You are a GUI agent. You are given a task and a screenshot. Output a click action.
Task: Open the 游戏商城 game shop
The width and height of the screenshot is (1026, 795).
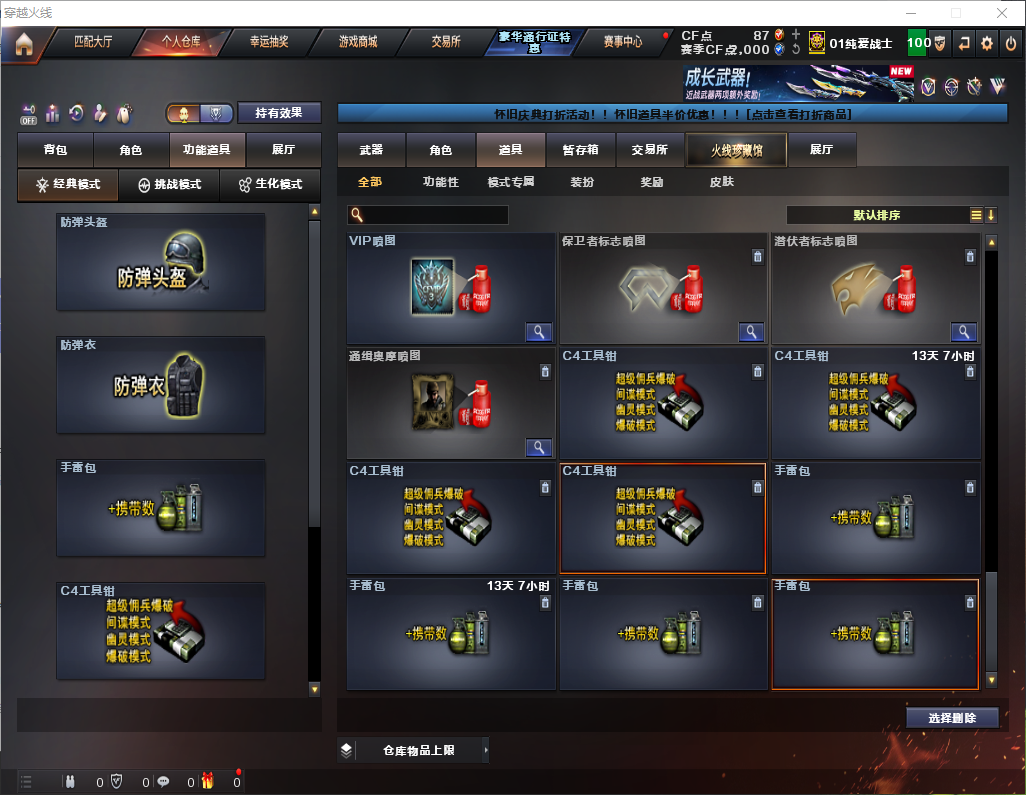(358, 42)
